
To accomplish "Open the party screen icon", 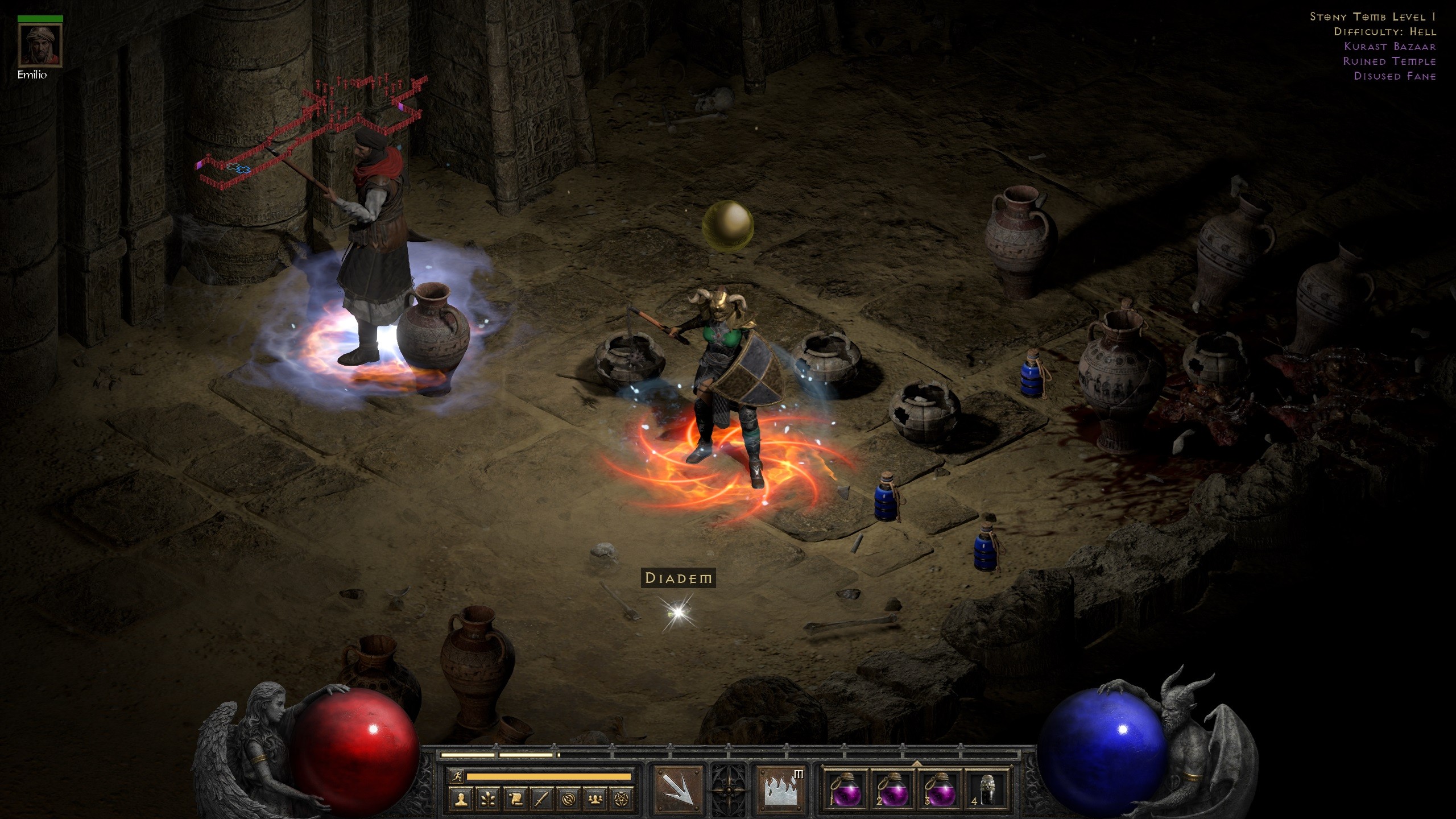I will pyautogui.click(x=595, y=800).
